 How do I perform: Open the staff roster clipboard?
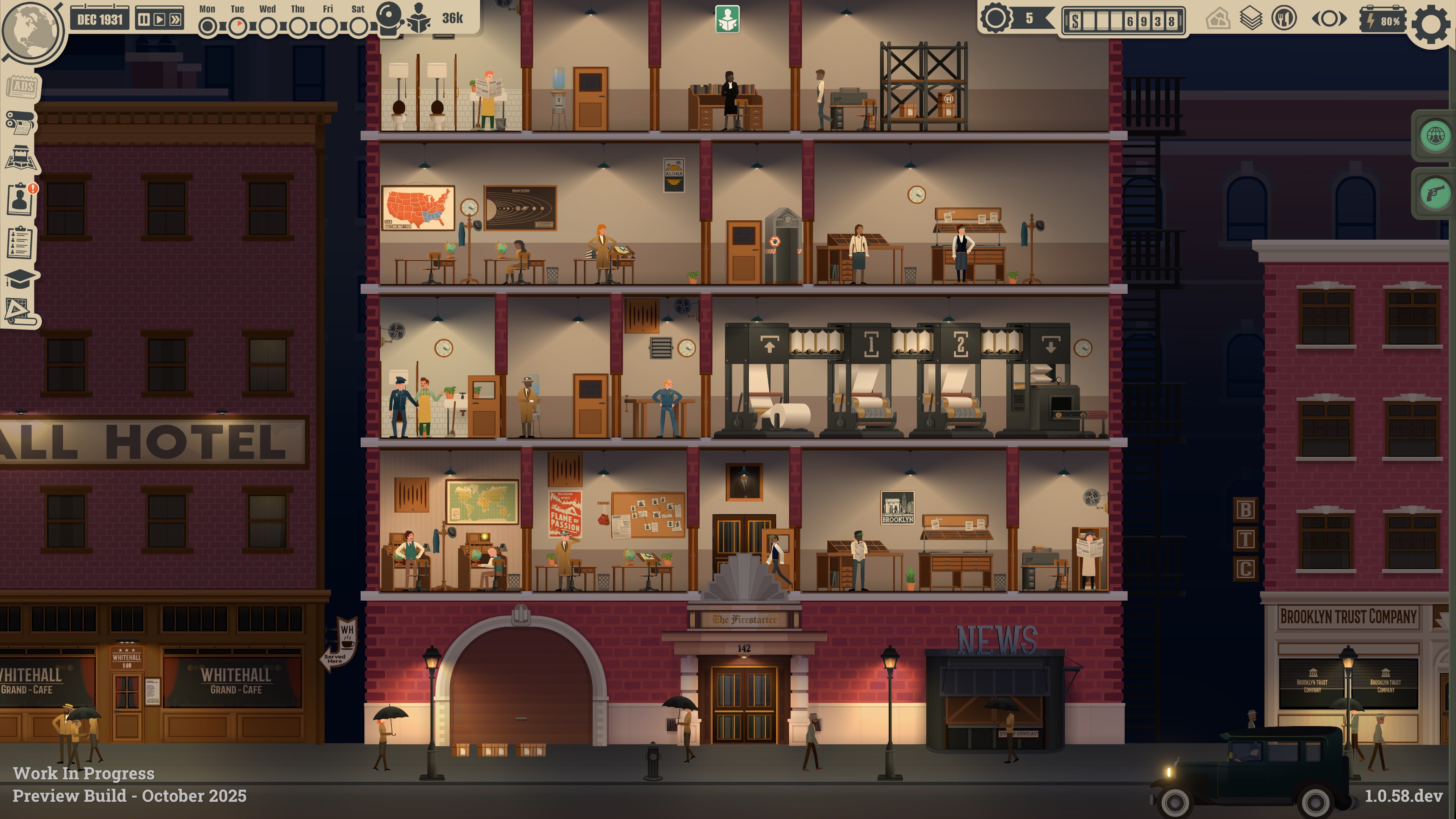click(x=20, y=243)
